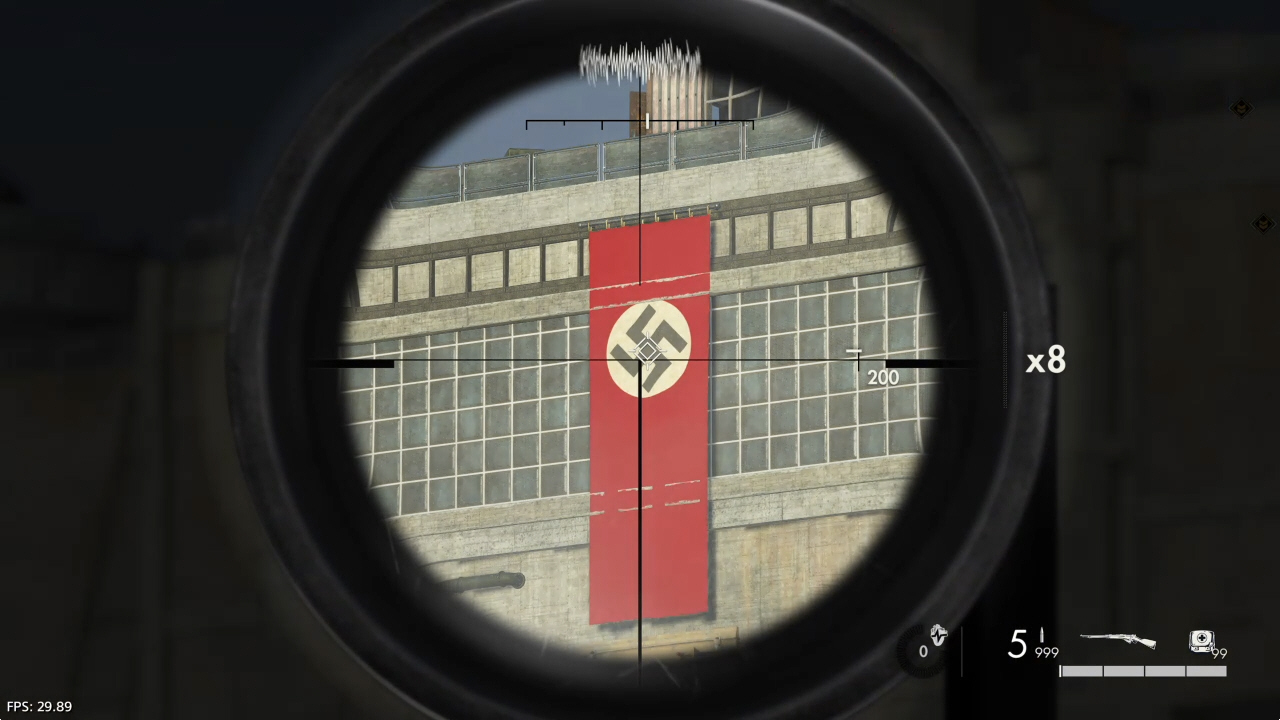Viewport: 1280px width, 720px height.
Task: Click the magazine count number 5
Action: tap(1017, 645)
